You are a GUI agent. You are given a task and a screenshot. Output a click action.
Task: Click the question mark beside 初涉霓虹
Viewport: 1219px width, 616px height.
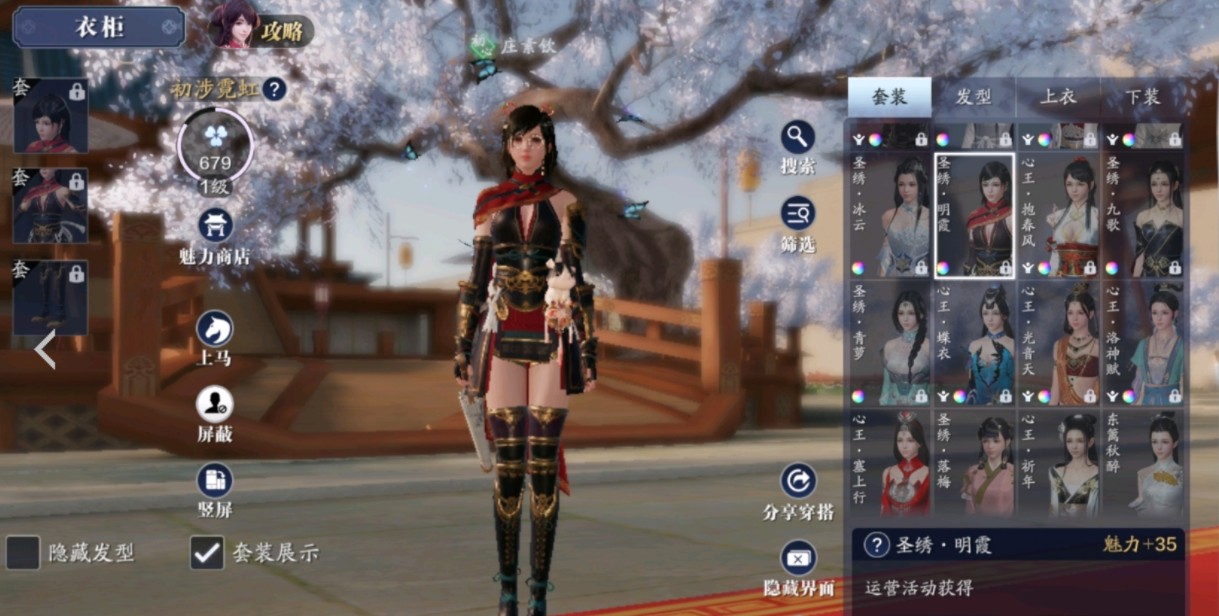(x=274, y=90)
